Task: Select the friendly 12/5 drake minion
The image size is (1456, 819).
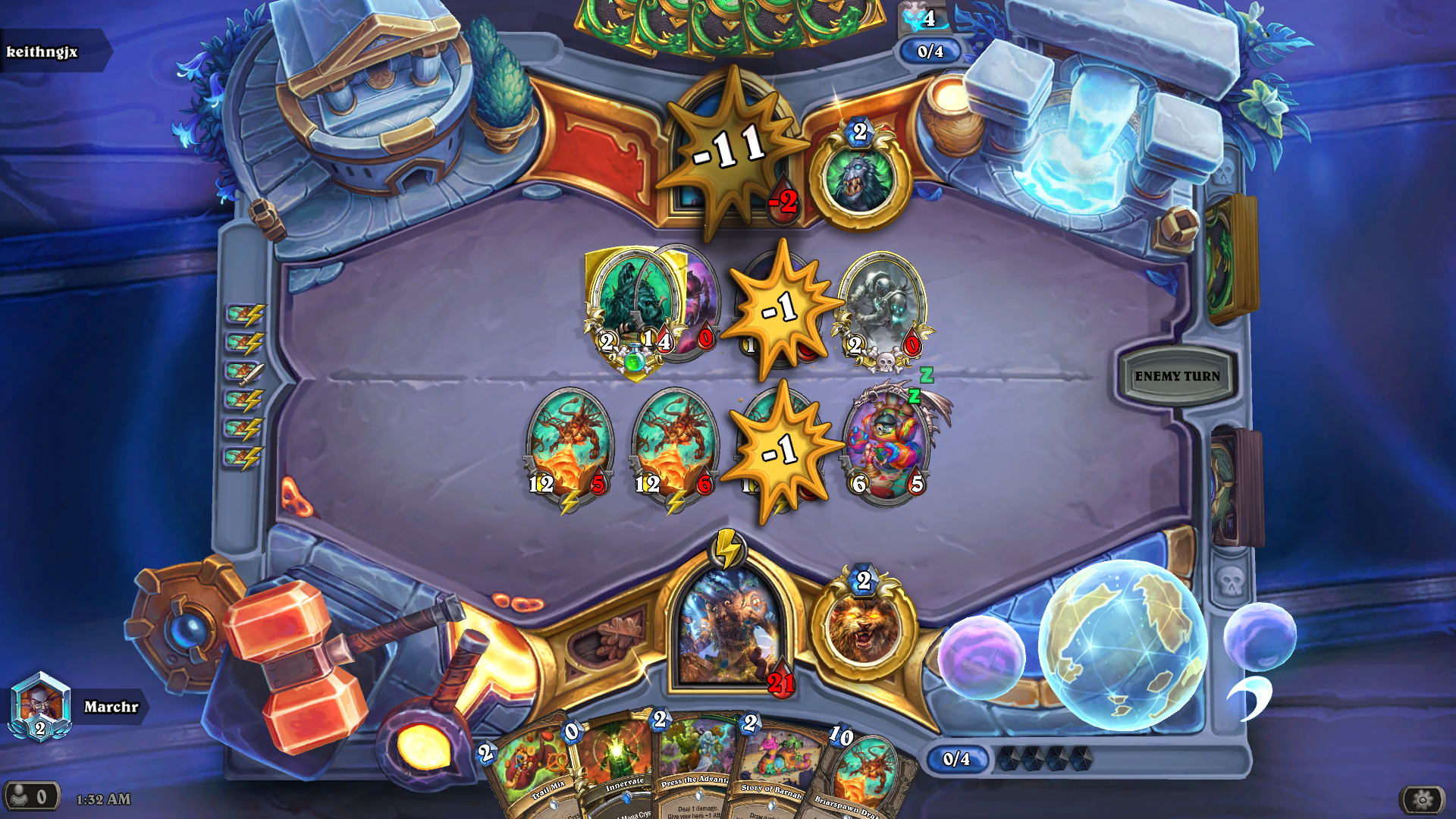Action: point(569,444)
